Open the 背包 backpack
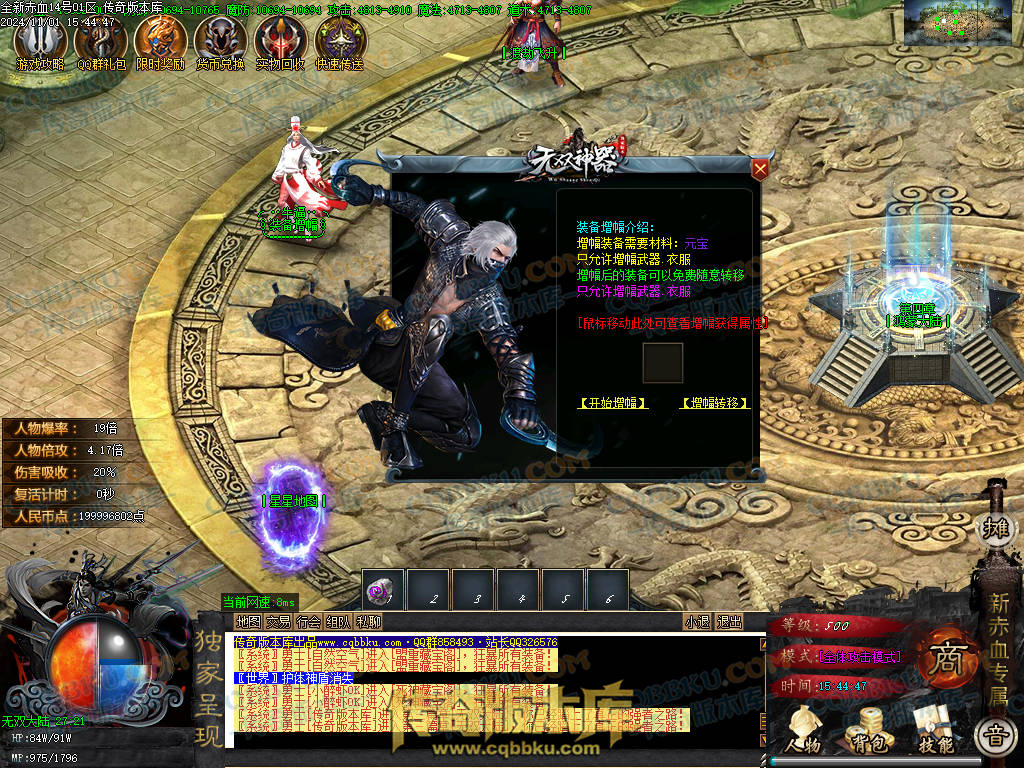This screenshot has height=768, width=1024. pos(864,728)
